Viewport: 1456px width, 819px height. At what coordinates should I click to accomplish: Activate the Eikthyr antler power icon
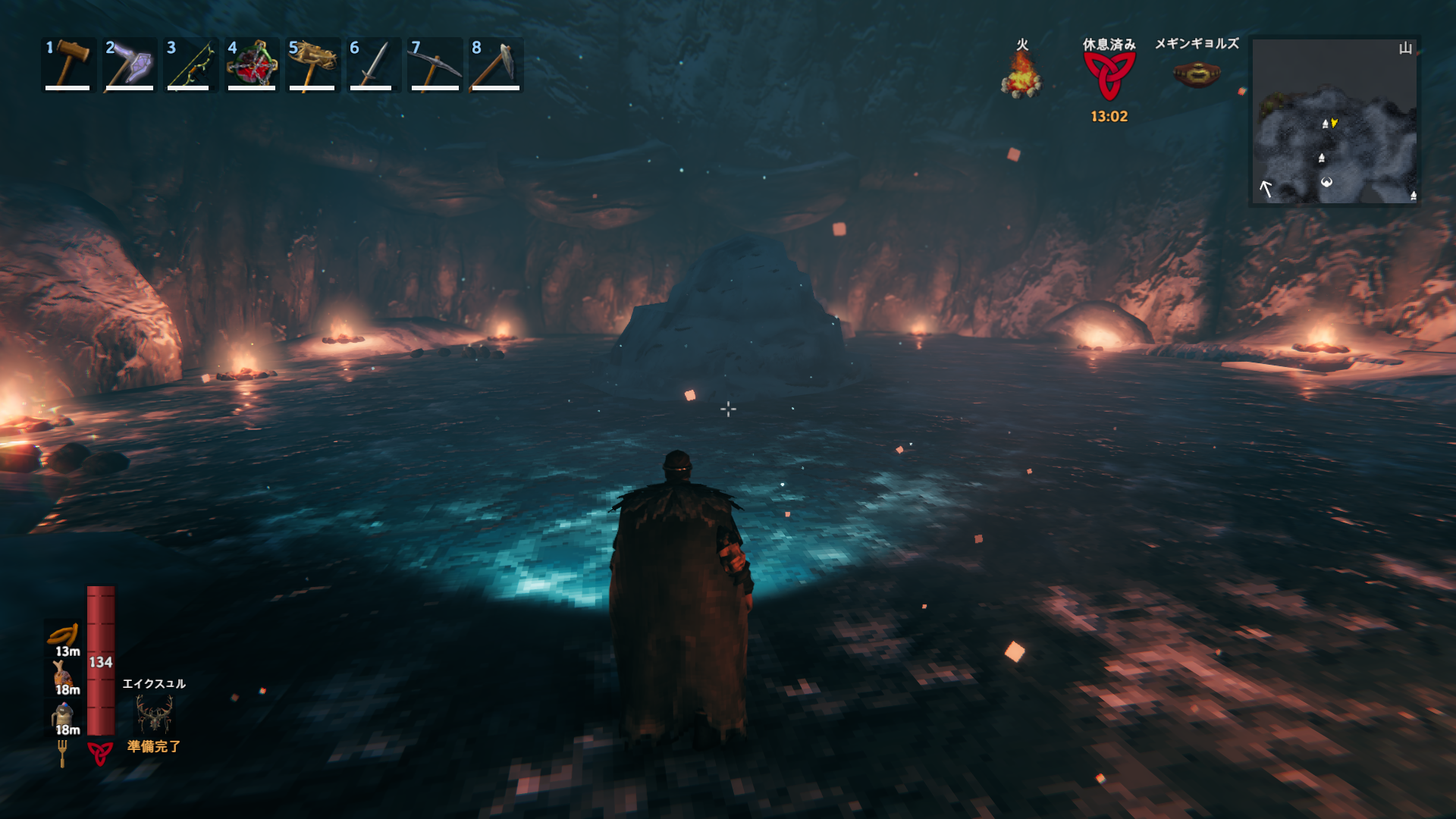154,714
